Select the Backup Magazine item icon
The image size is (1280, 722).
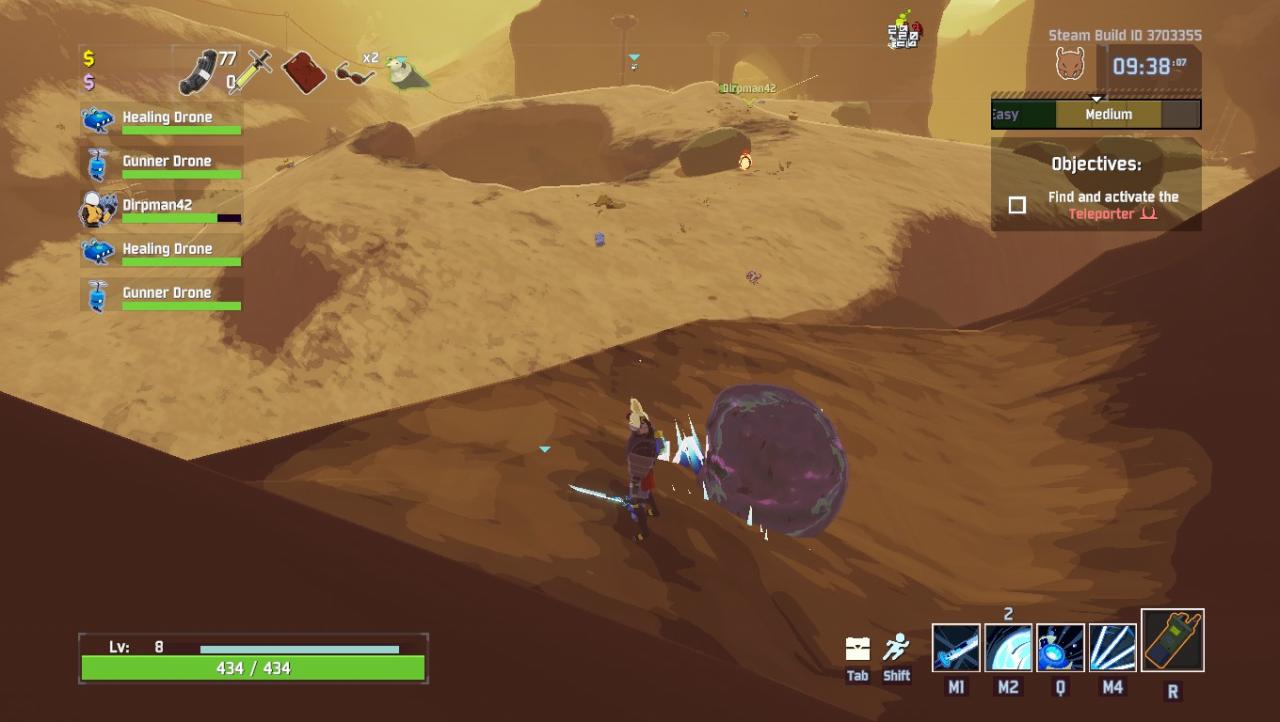[198, 72]
